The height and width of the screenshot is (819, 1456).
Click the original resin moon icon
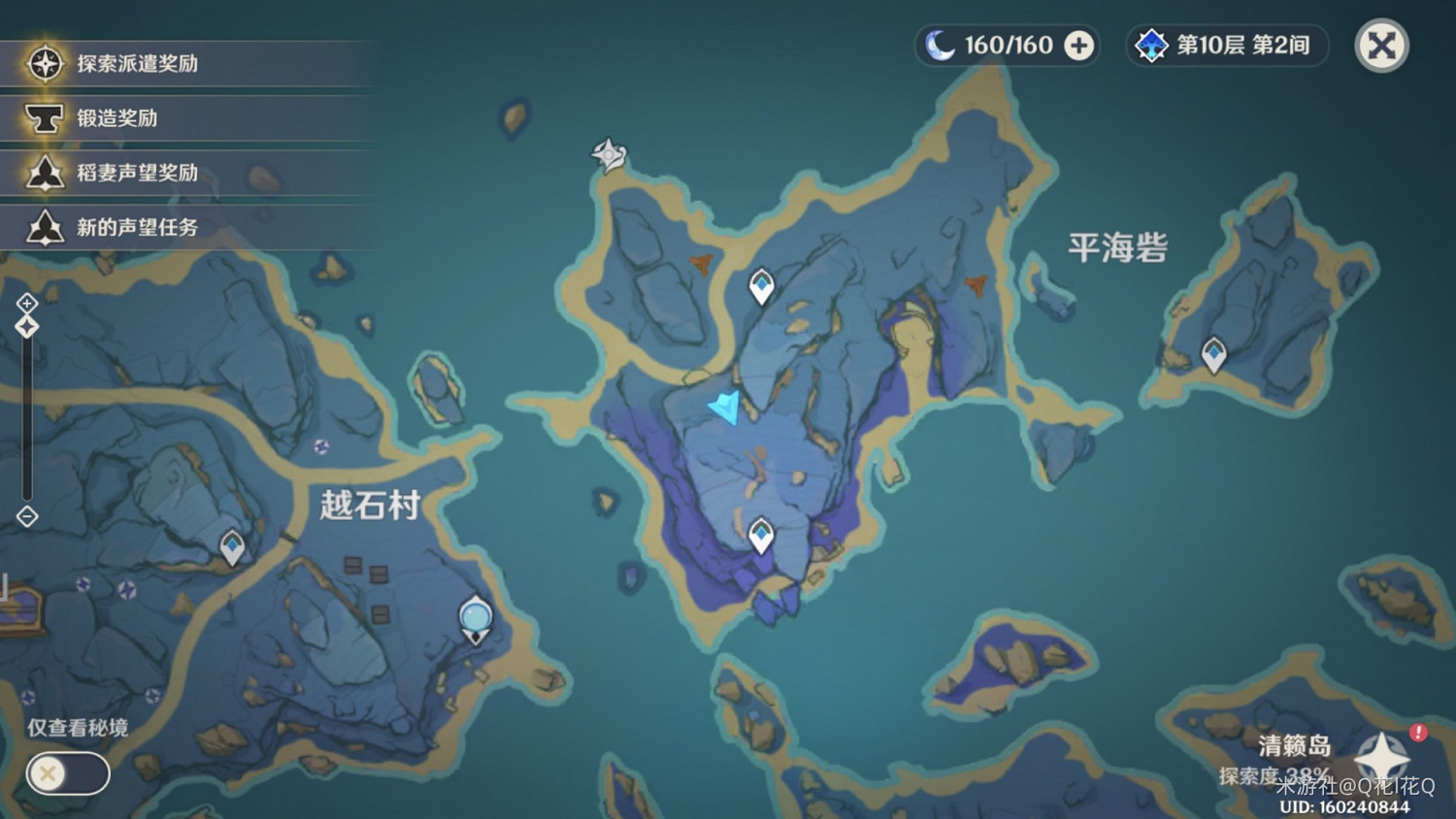click(x=938, y=45)
